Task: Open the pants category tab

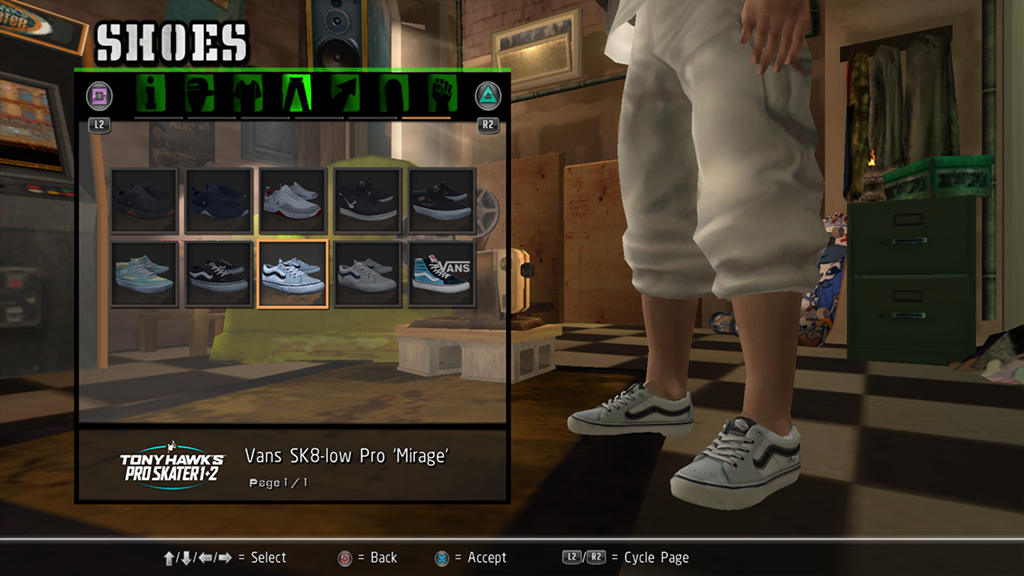Action: 298,94
